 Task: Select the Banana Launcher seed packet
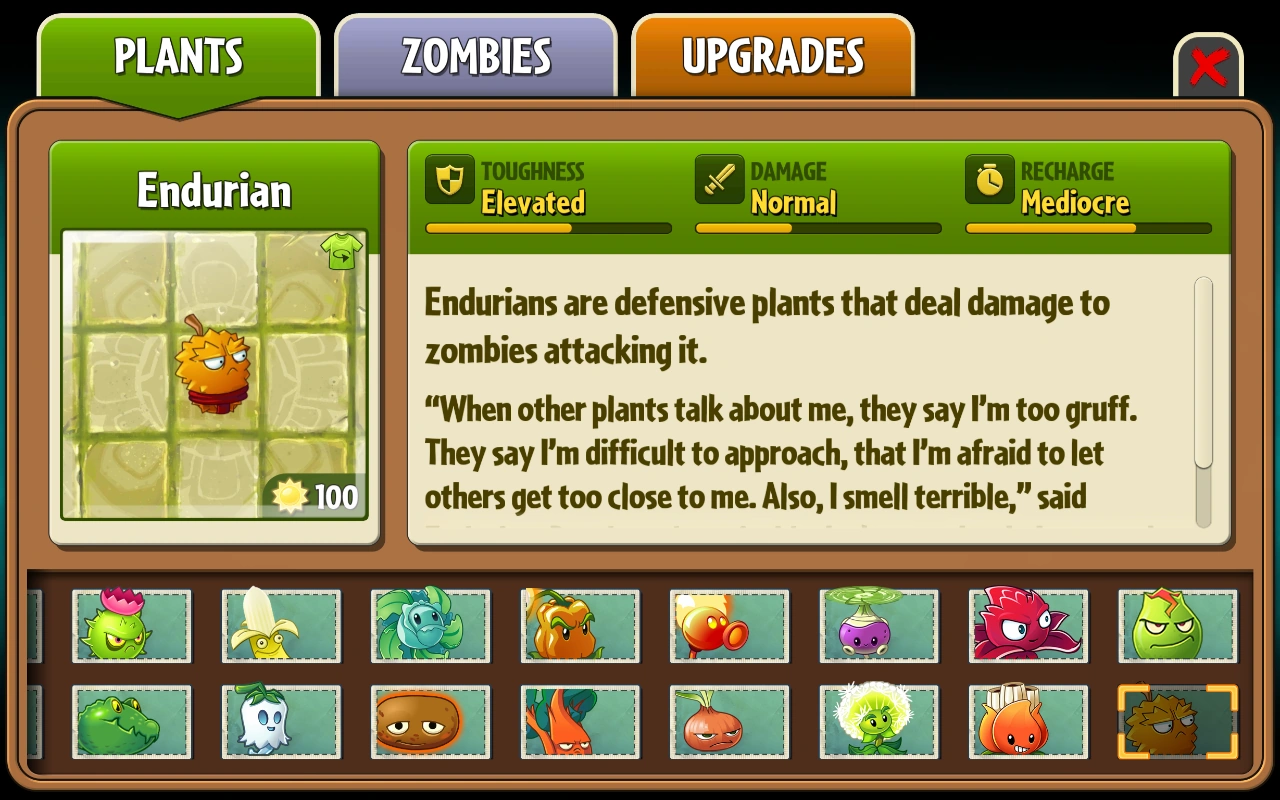tap(280, 627)
